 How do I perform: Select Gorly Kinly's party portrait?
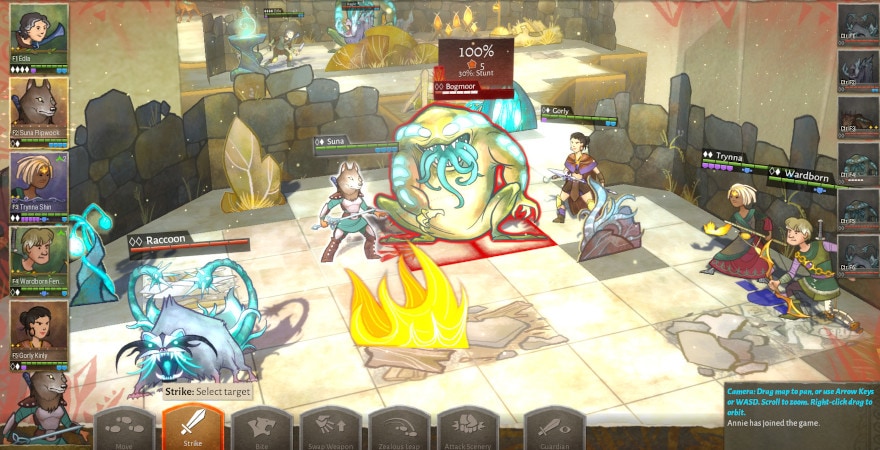(39, 330)
